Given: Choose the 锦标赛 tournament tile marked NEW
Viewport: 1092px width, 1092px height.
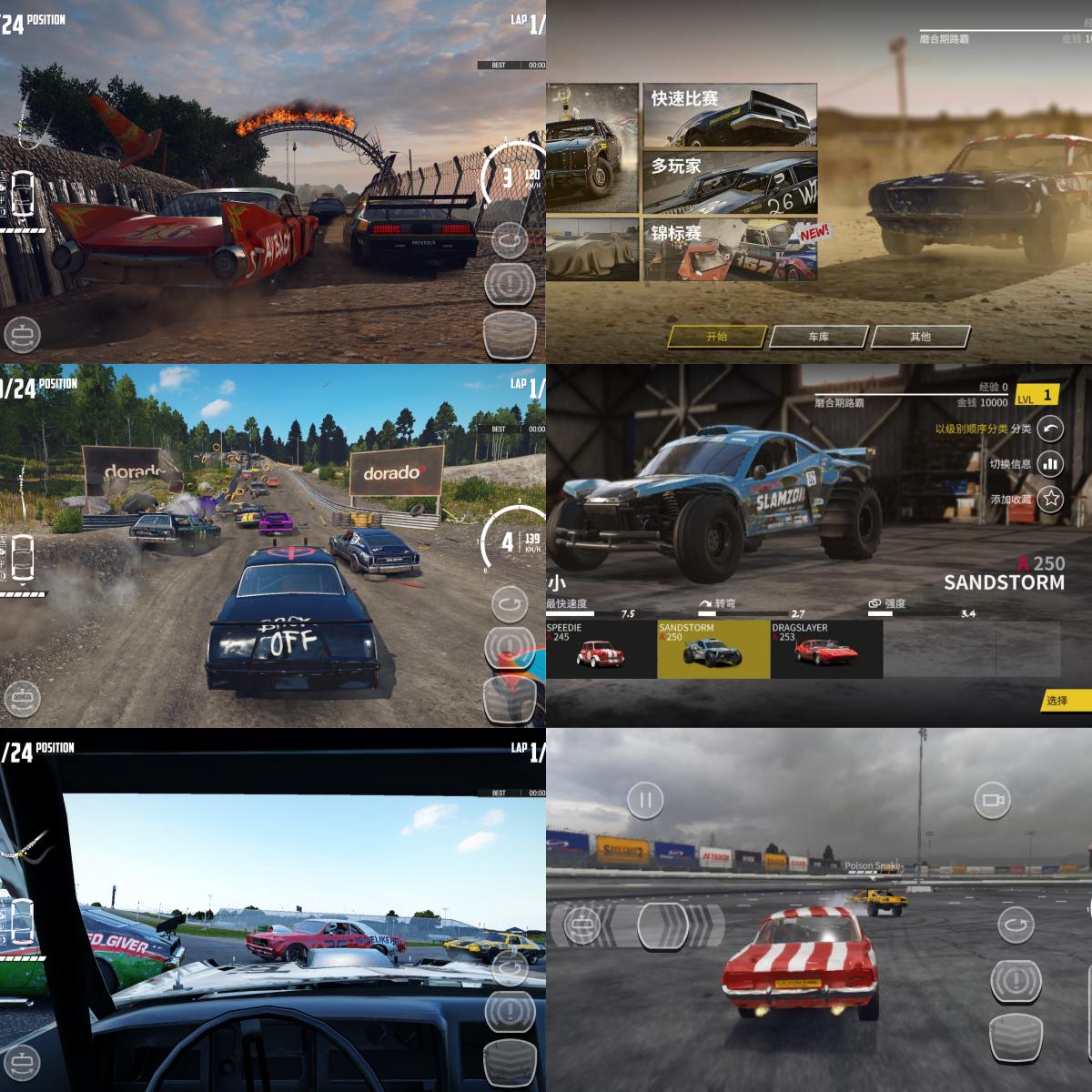Looking at the screenshot, I should click(730, 249).
